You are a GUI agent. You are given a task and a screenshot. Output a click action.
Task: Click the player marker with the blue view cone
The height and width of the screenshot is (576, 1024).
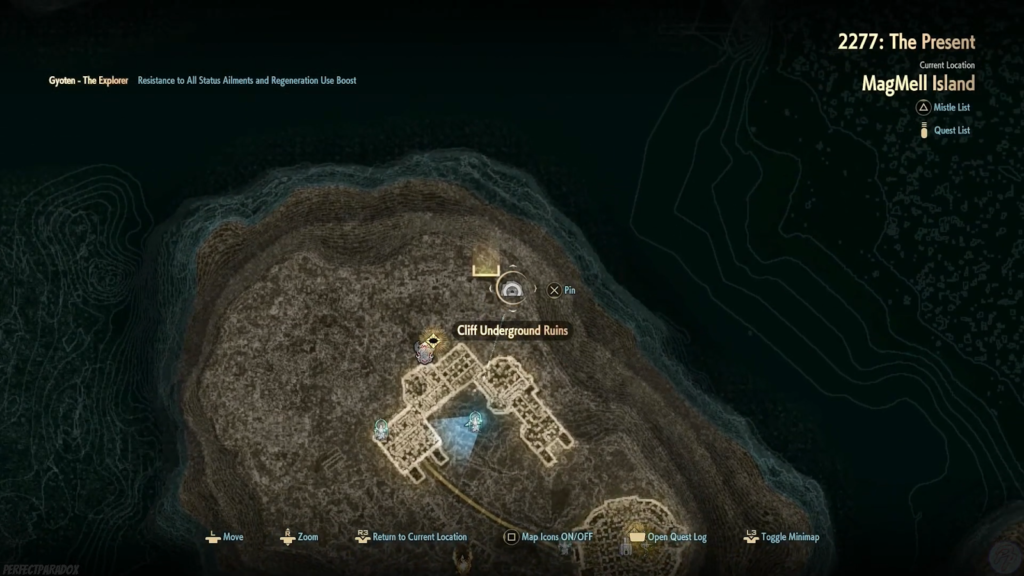point(474,421)
